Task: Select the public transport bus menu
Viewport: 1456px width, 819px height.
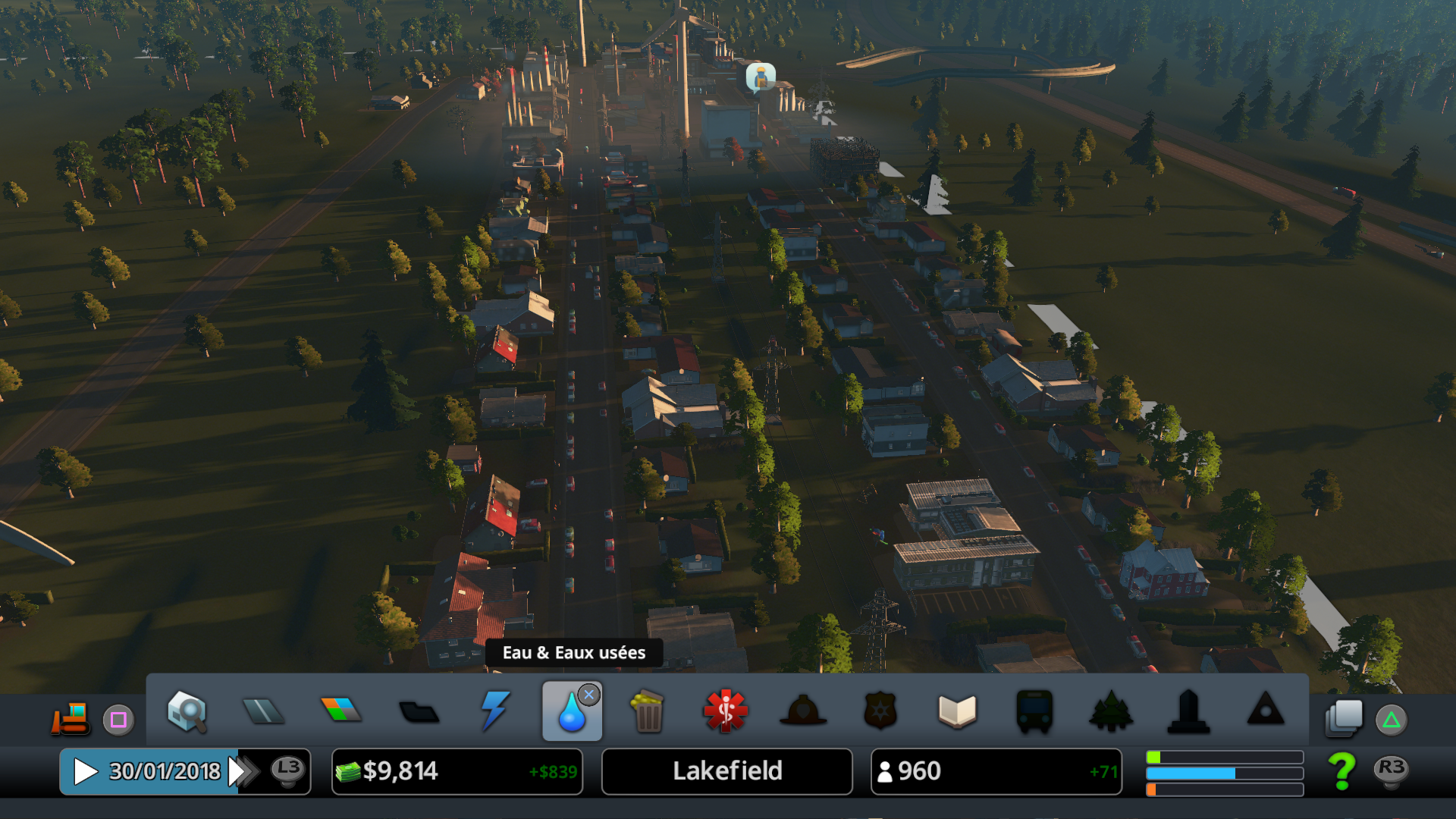Action: (1034, 711)
